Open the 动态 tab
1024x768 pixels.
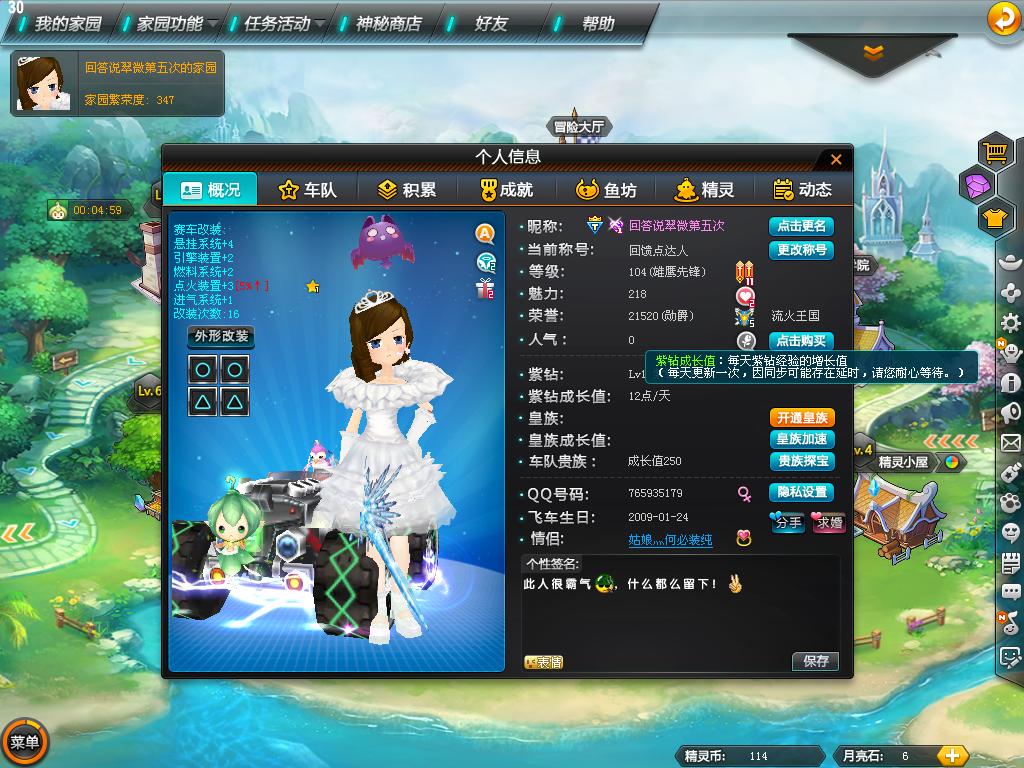802,189
